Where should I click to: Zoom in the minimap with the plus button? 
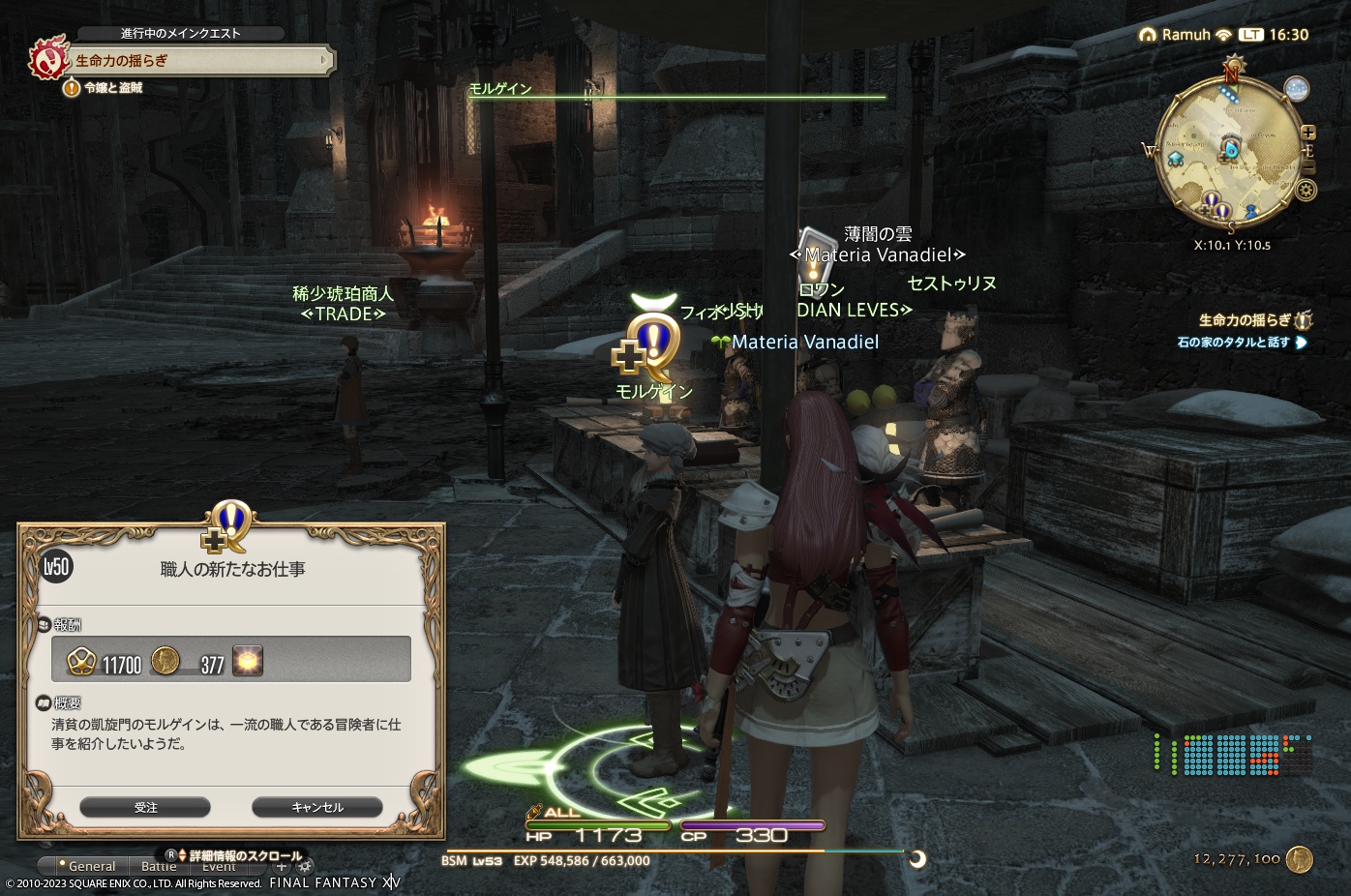(x=1308, y=132)
